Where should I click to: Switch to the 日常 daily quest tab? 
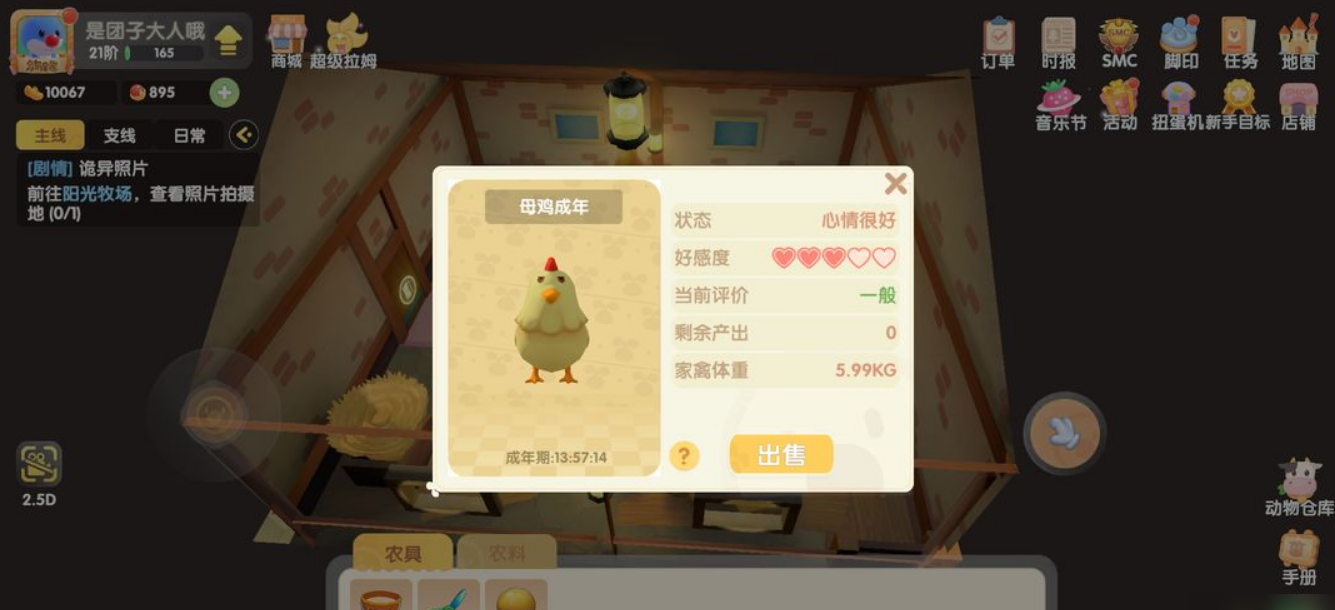point(189,135)
